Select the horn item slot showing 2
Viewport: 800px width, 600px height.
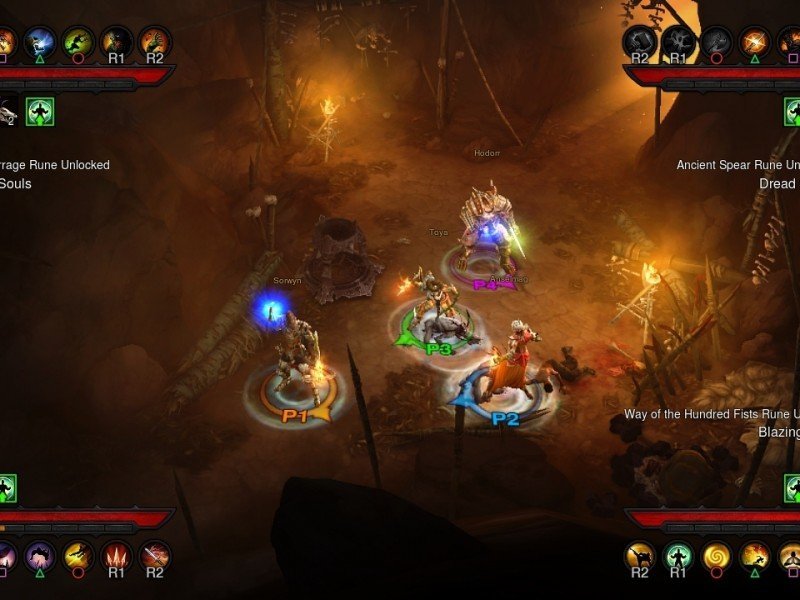8,111
